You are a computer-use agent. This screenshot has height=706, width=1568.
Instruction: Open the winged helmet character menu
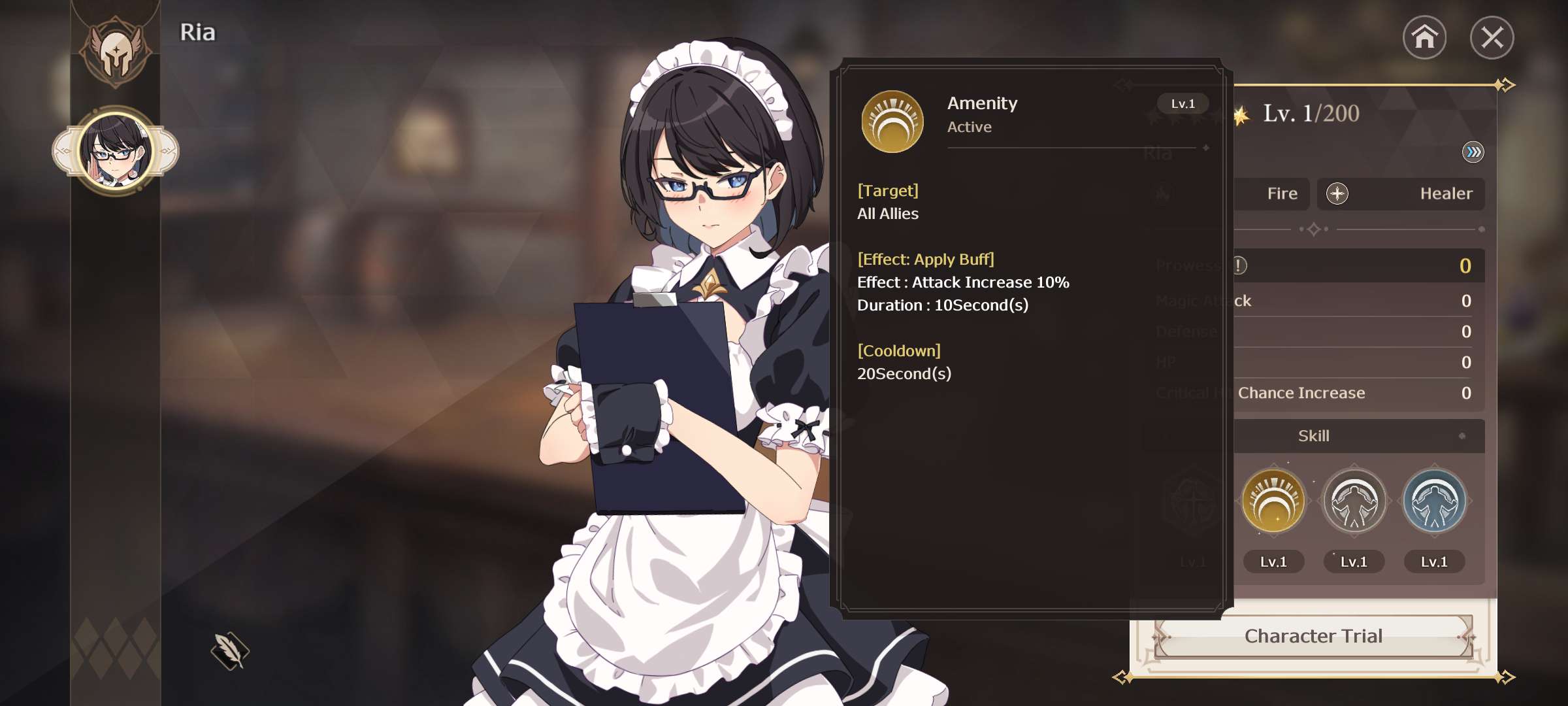(x=116, y=50)
